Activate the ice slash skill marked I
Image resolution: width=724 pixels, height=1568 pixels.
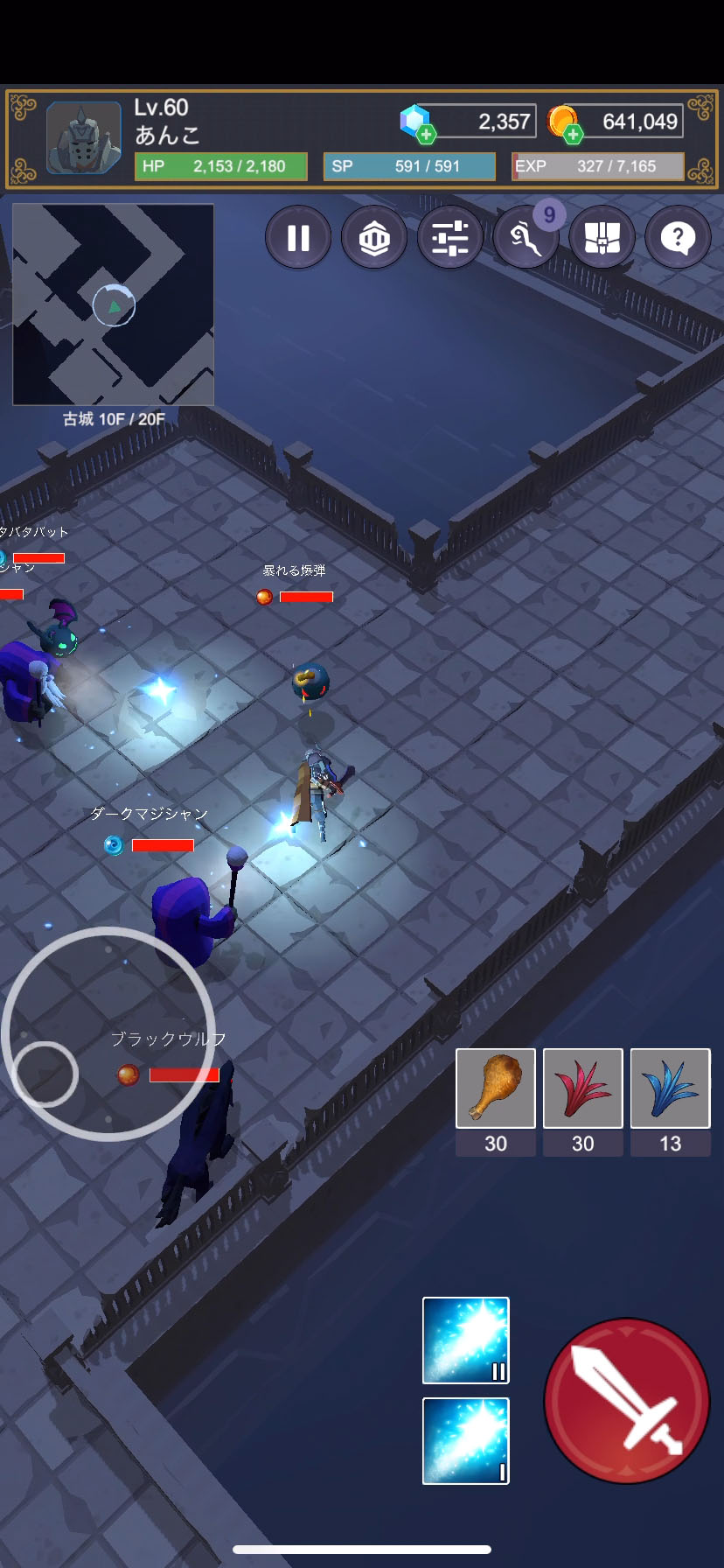pyautogui.click(x=466, y=1441)
